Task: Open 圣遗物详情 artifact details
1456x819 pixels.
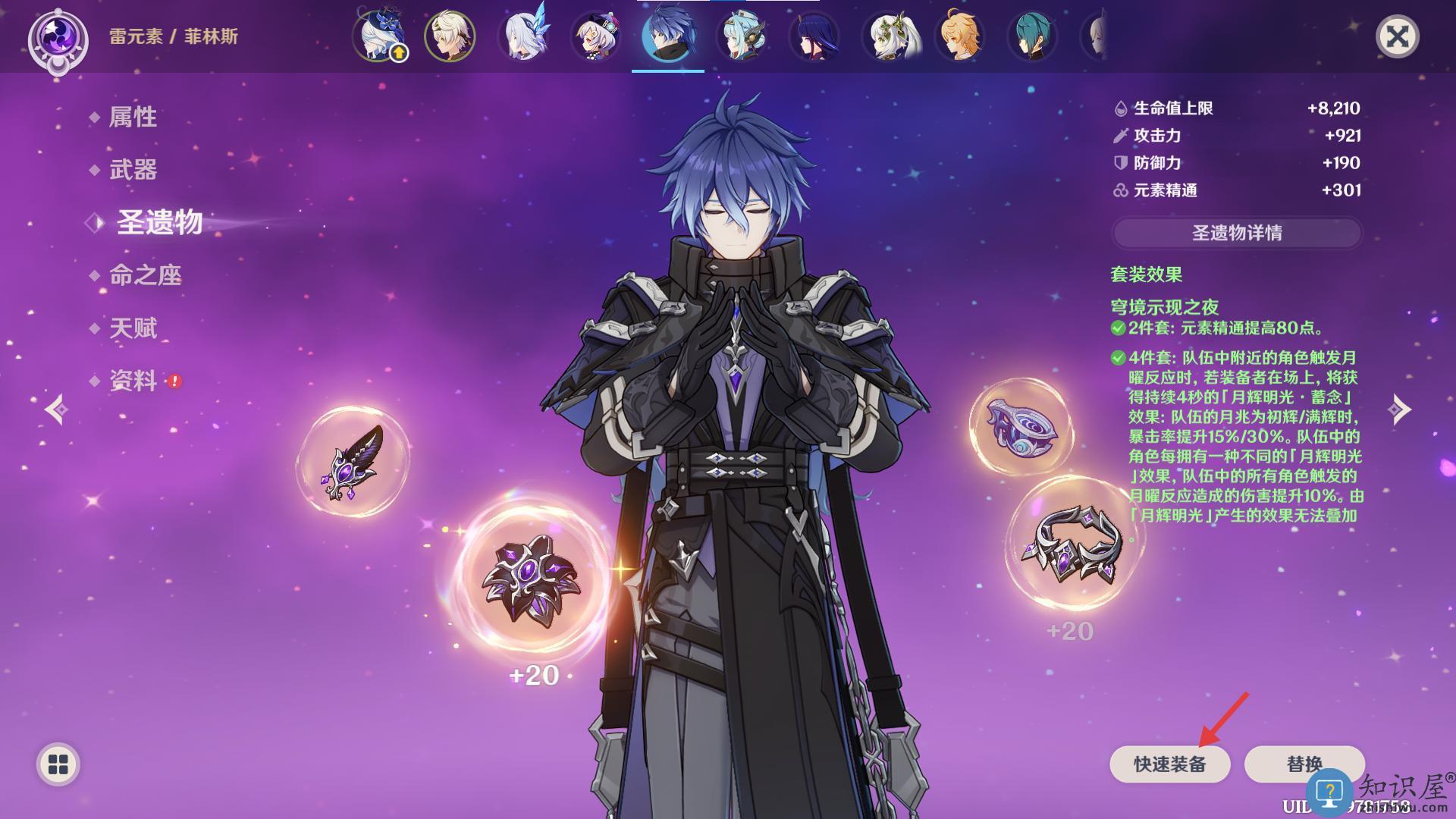Action: click(x=1237, y=233)
